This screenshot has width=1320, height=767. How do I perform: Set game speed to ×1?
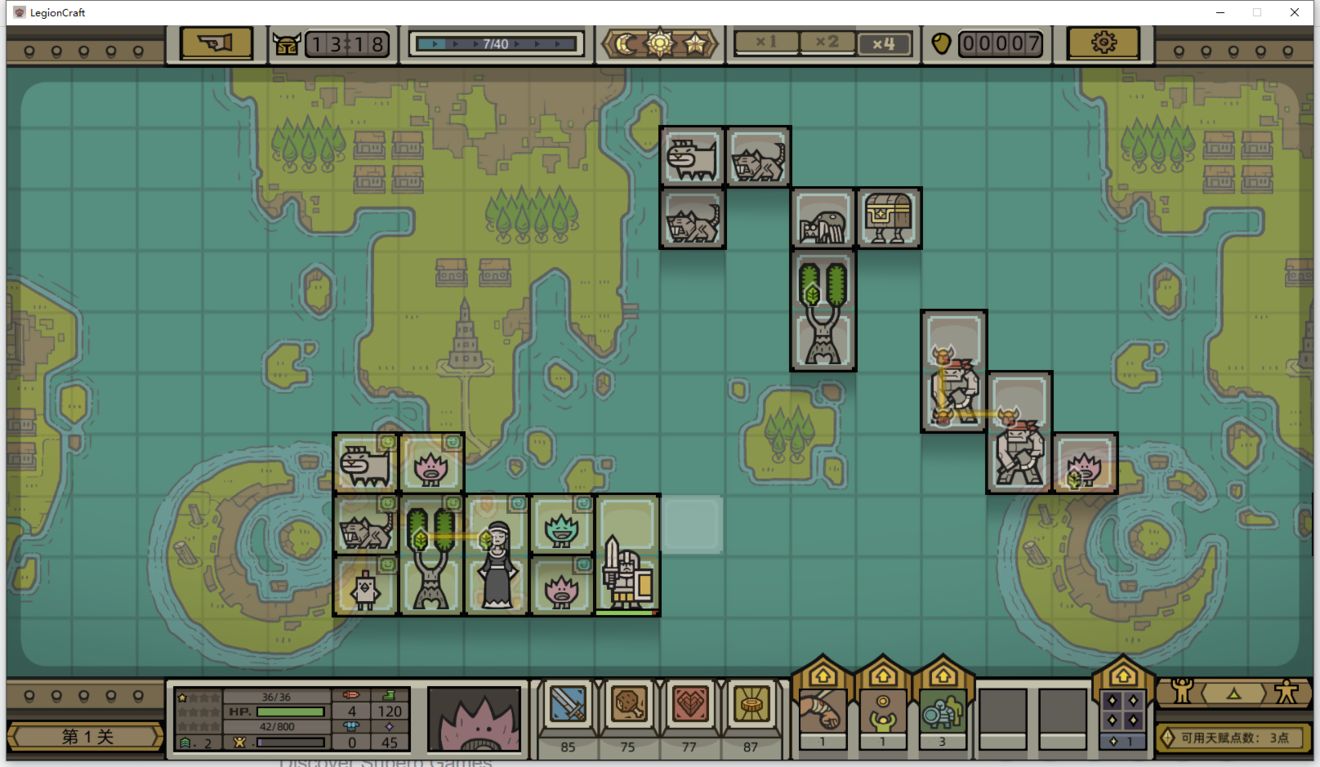coord(766,43)
